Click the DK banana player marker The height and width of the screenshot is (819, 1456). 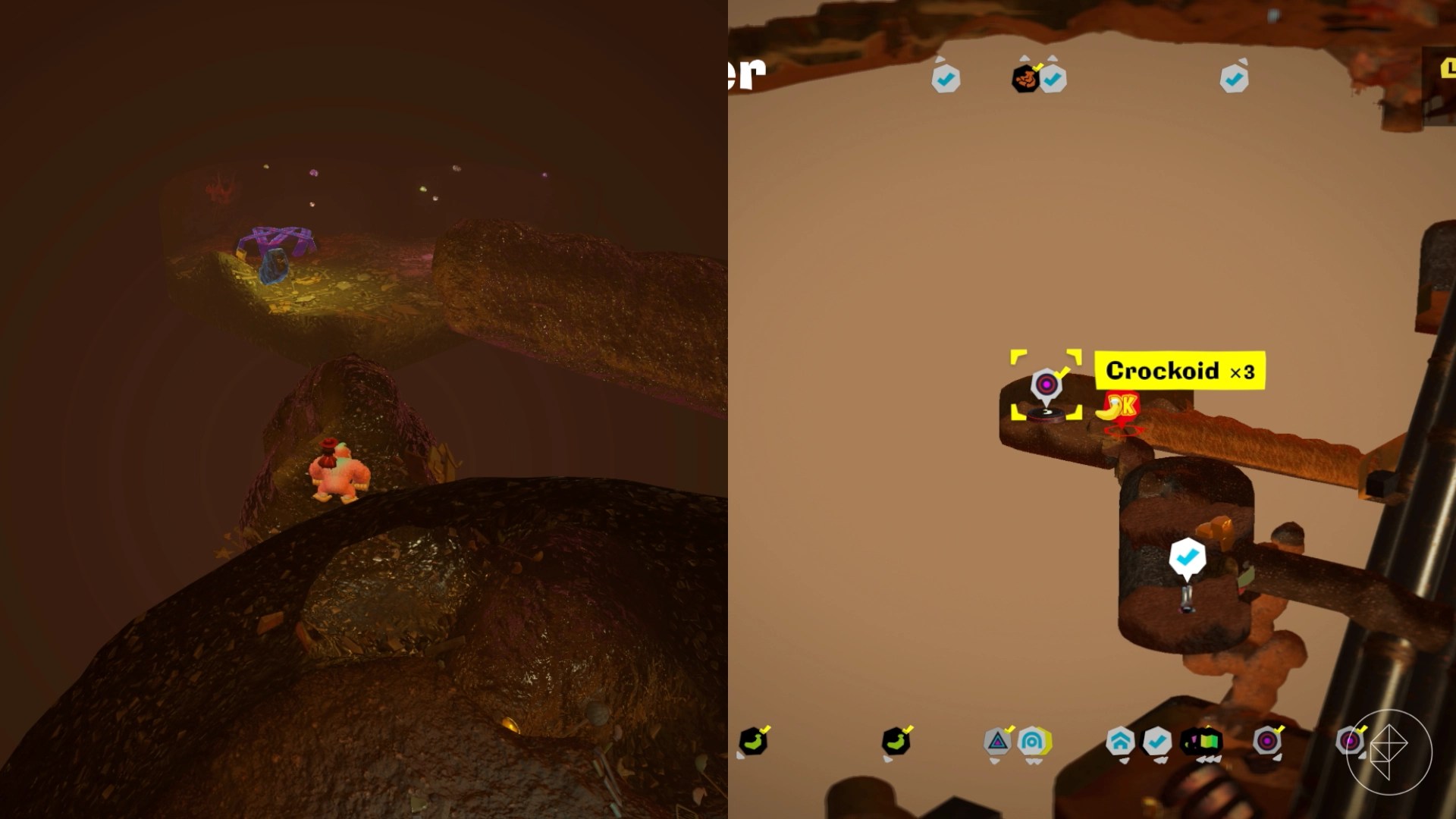(1120, 407)
